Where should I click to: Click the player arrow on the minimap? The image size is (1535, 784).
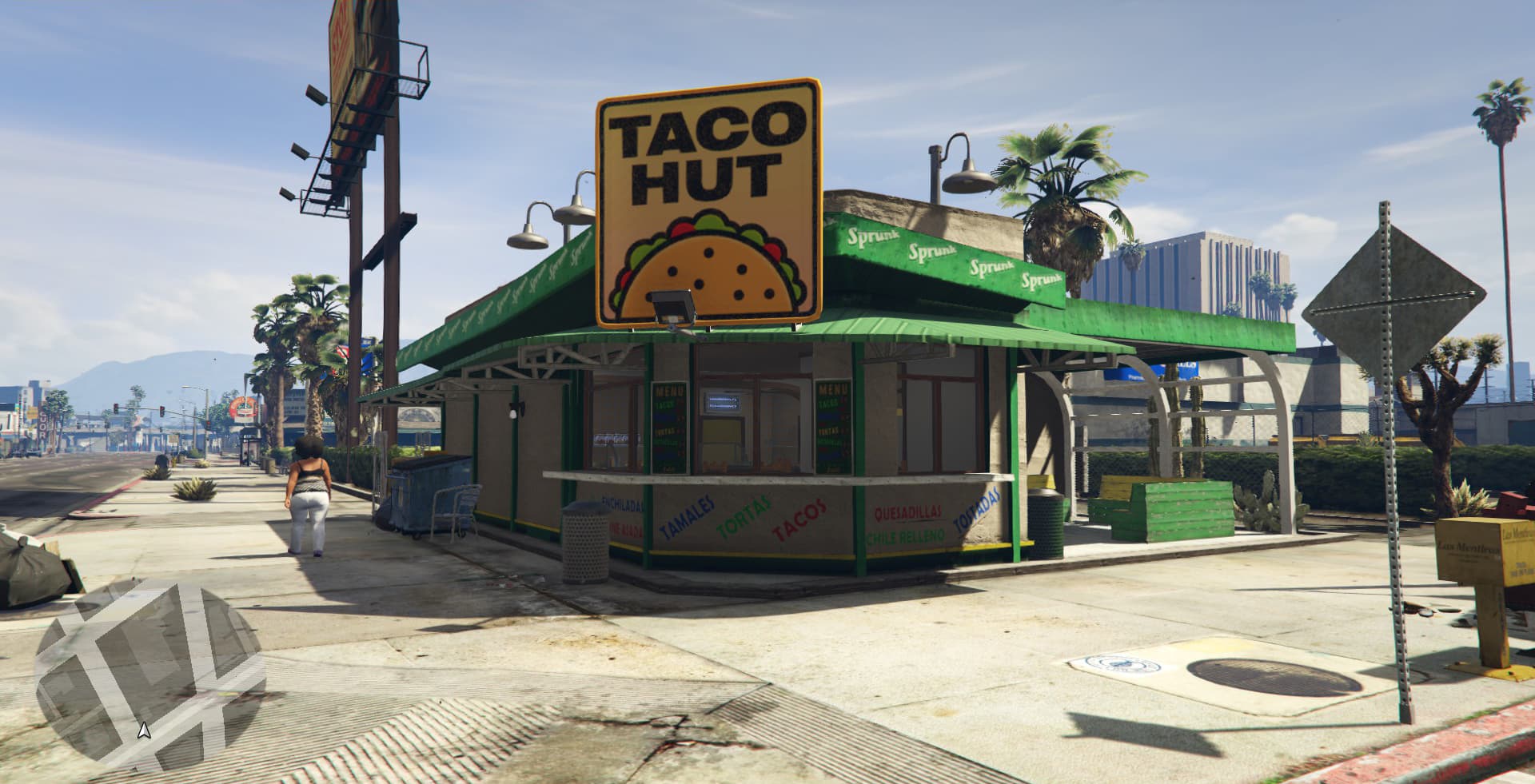(144, 730)
